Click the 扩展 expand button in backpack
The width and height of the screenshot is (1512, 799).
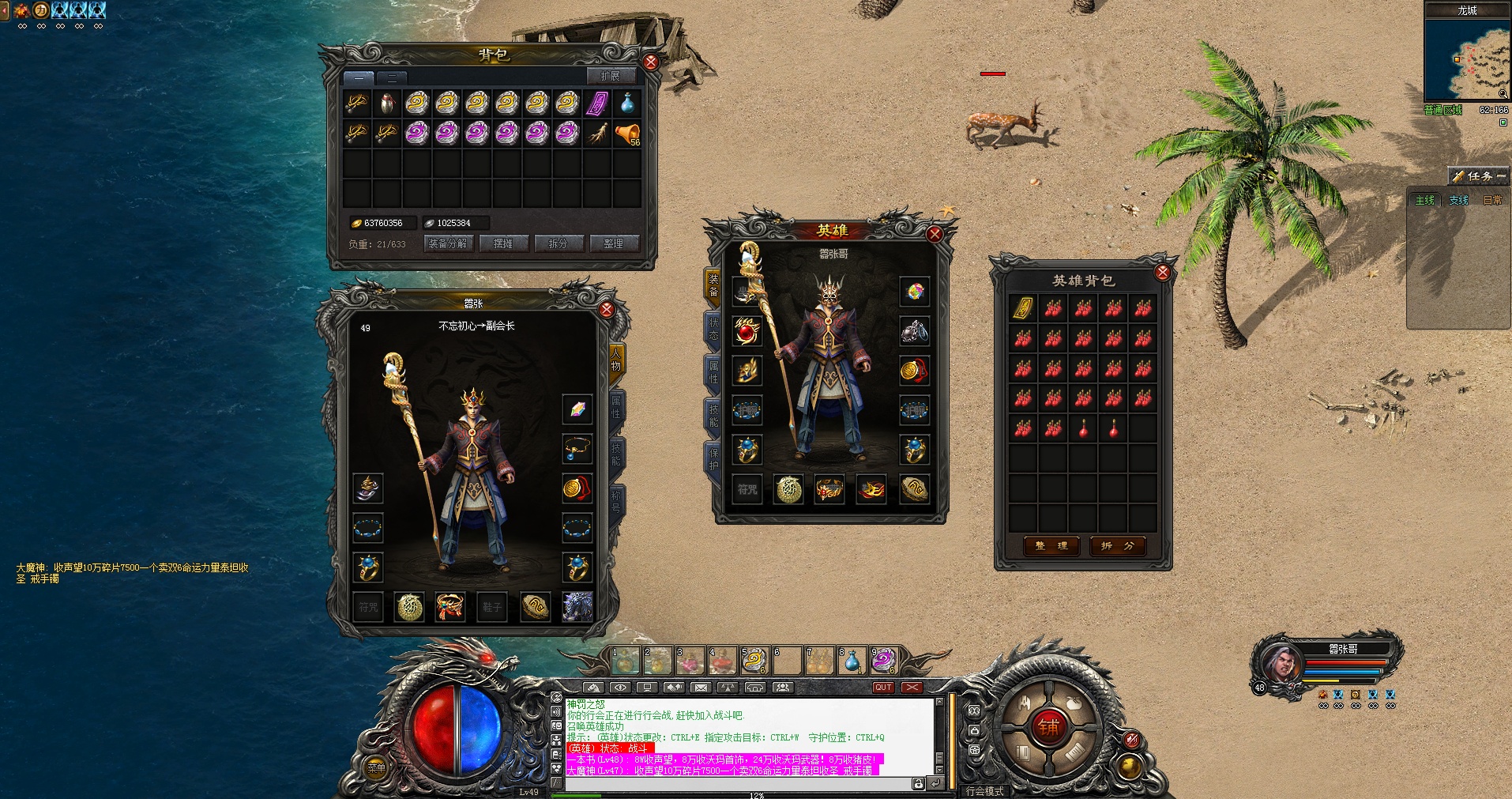(610, 77)
